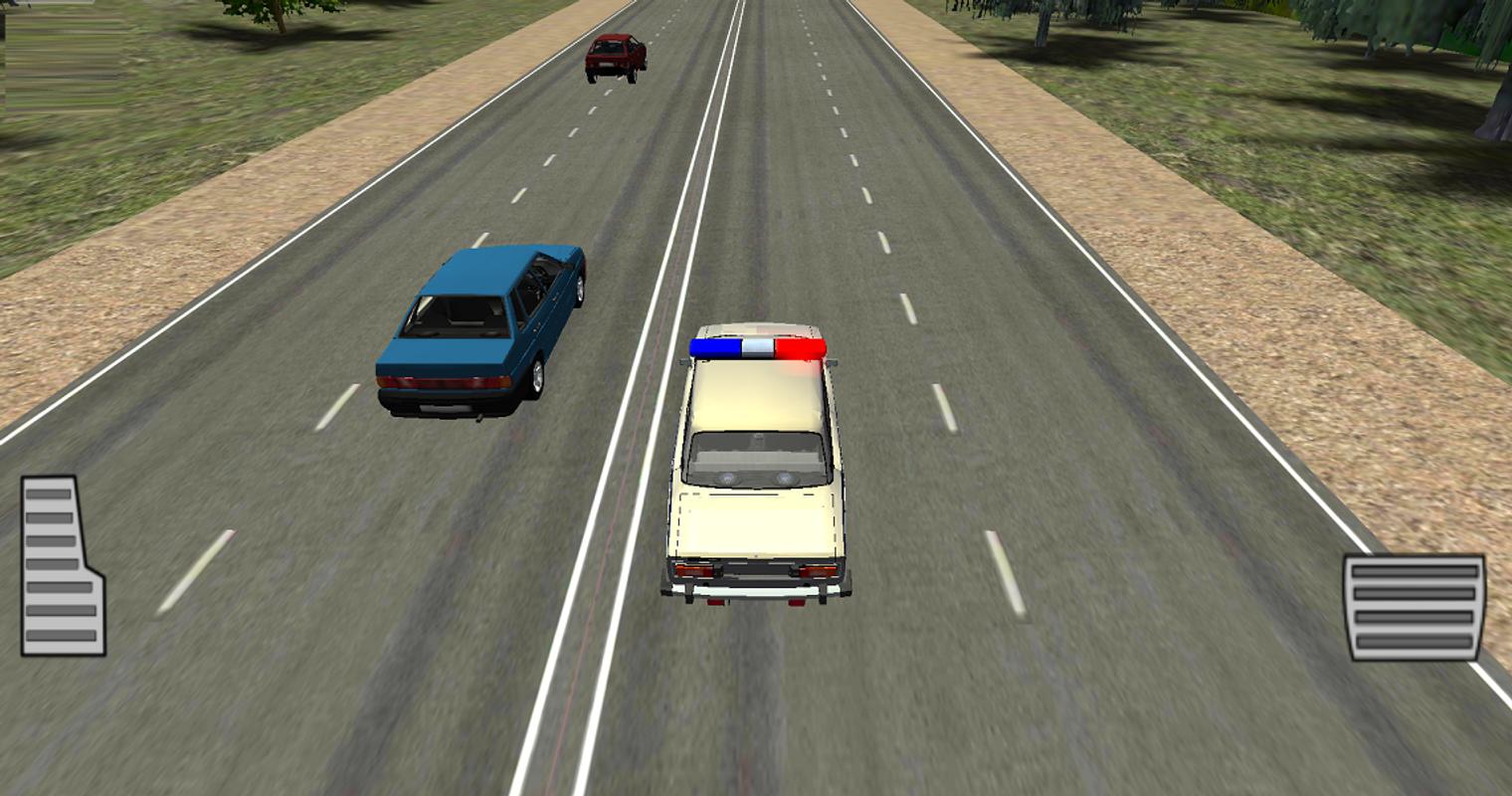Click the police car's right tail light
The width and height of the screenshot is (1512, 796).
click(x=814, y=569)
